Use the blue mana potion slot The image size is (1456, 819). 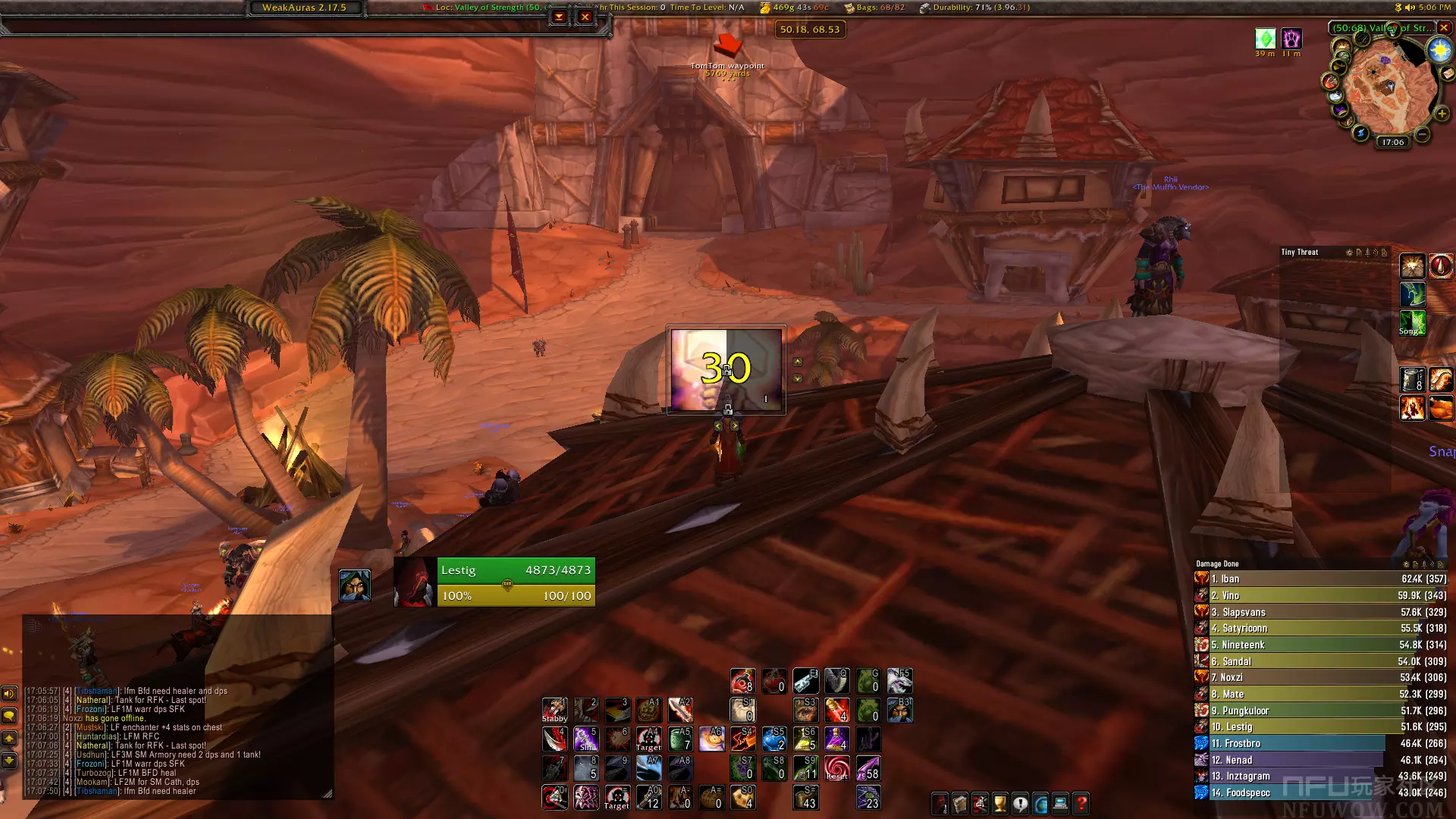pyautogui.click(x=773, y=739)
